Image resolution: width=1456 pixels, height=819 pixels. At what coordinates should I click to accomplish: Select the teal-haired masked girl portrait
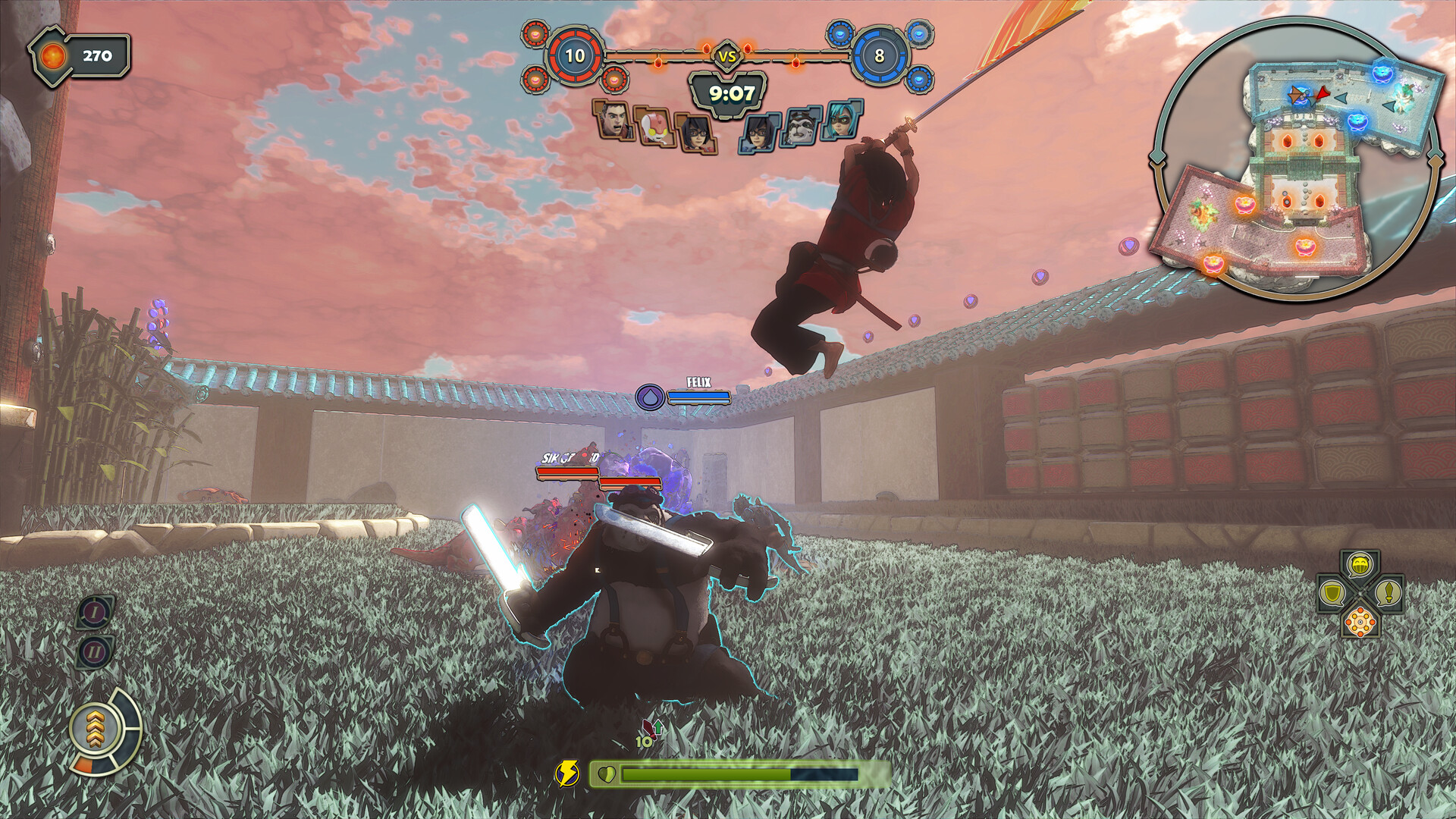click(842, 120)
